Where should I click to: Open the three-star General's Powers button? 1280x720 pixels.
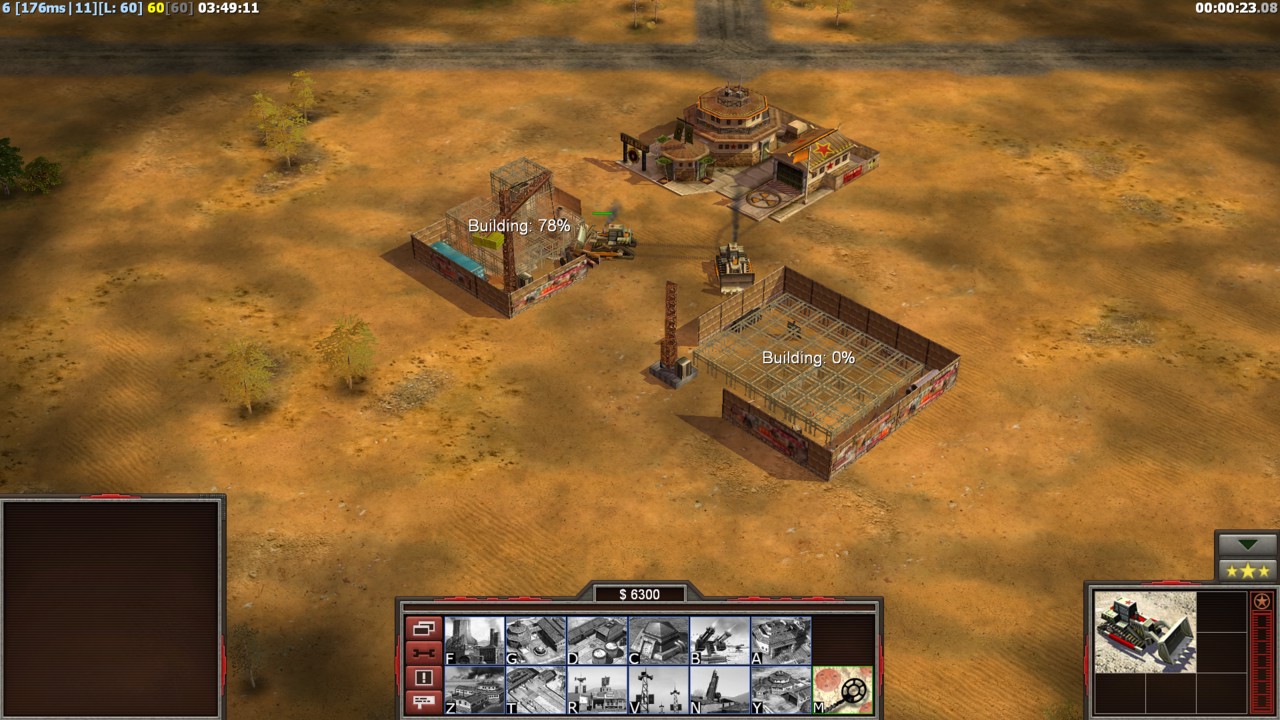click(1247, 571)
